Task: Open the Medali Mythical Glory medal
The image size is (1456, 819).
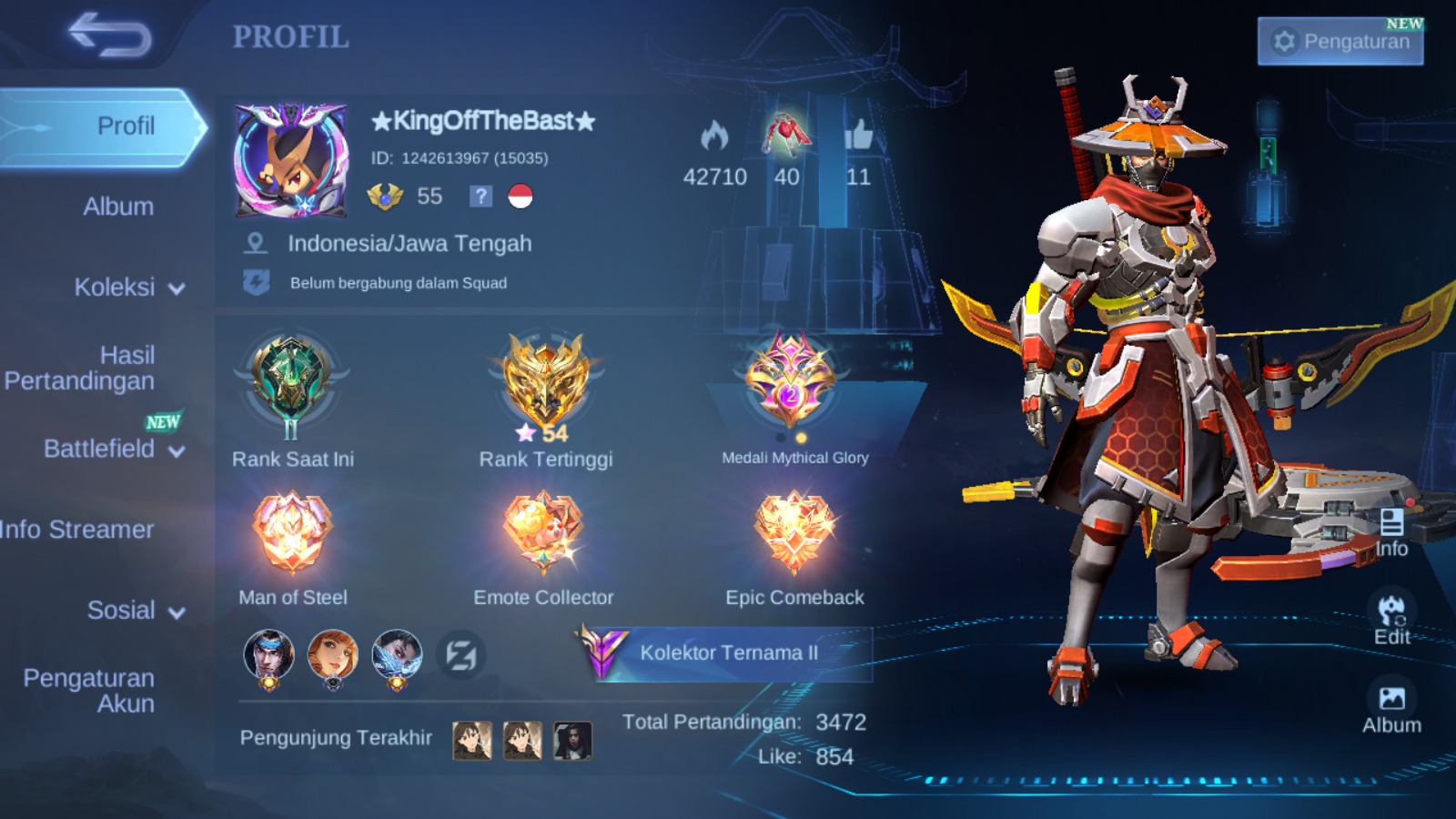Action: tap(790, 380)
